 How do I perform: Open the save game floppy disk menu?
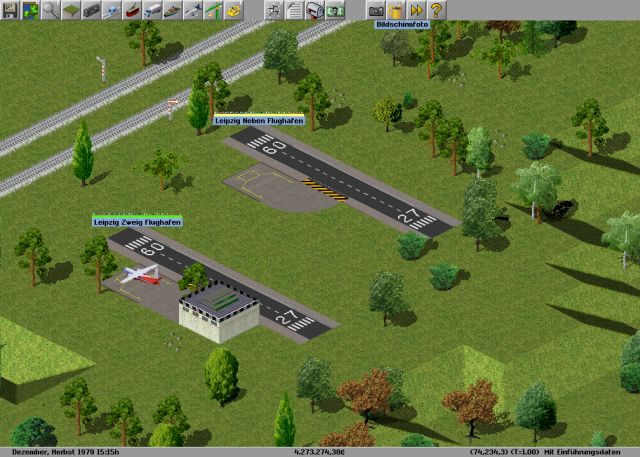pos(9,10)
